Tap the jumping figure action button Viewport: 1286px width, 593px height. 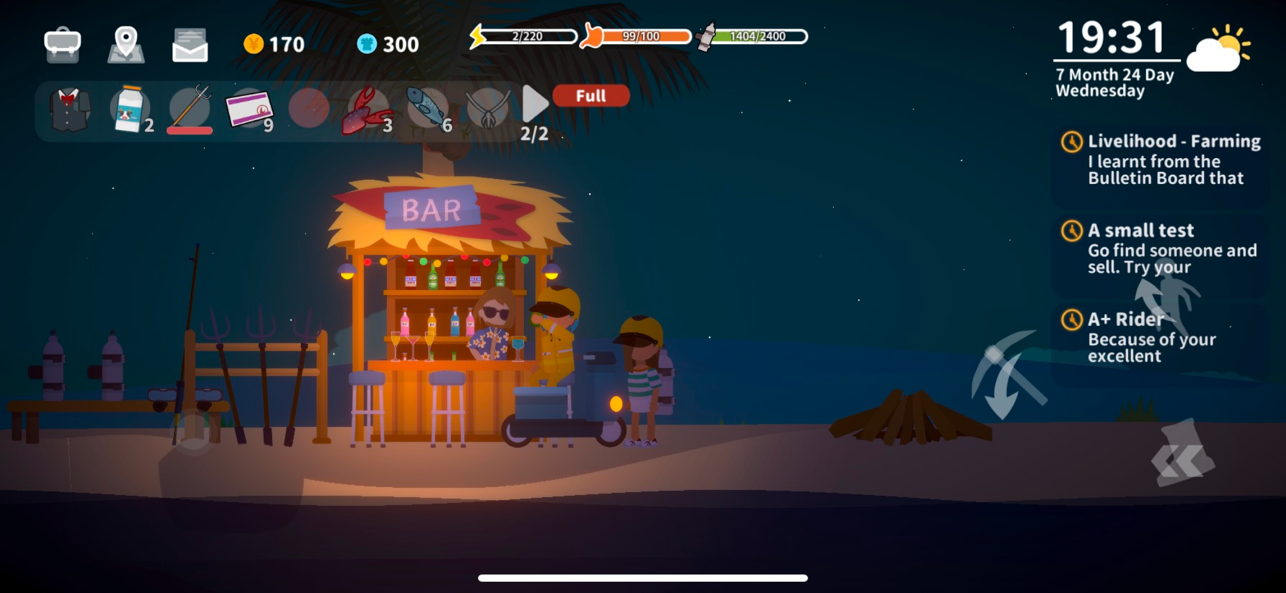(1166, 296)
